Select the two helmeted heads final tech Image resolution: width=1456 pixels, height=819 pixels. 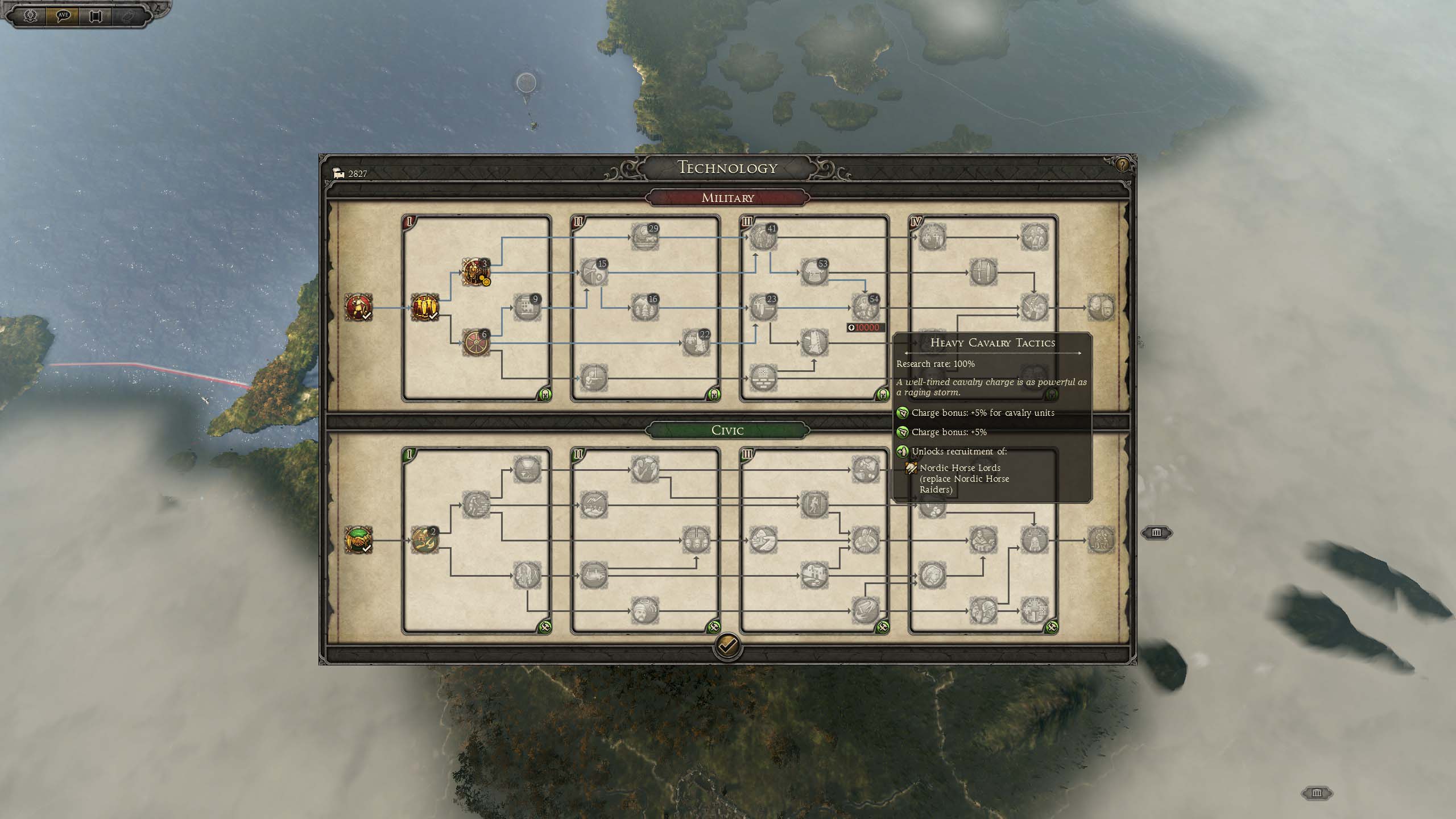tap(1101, 308)
